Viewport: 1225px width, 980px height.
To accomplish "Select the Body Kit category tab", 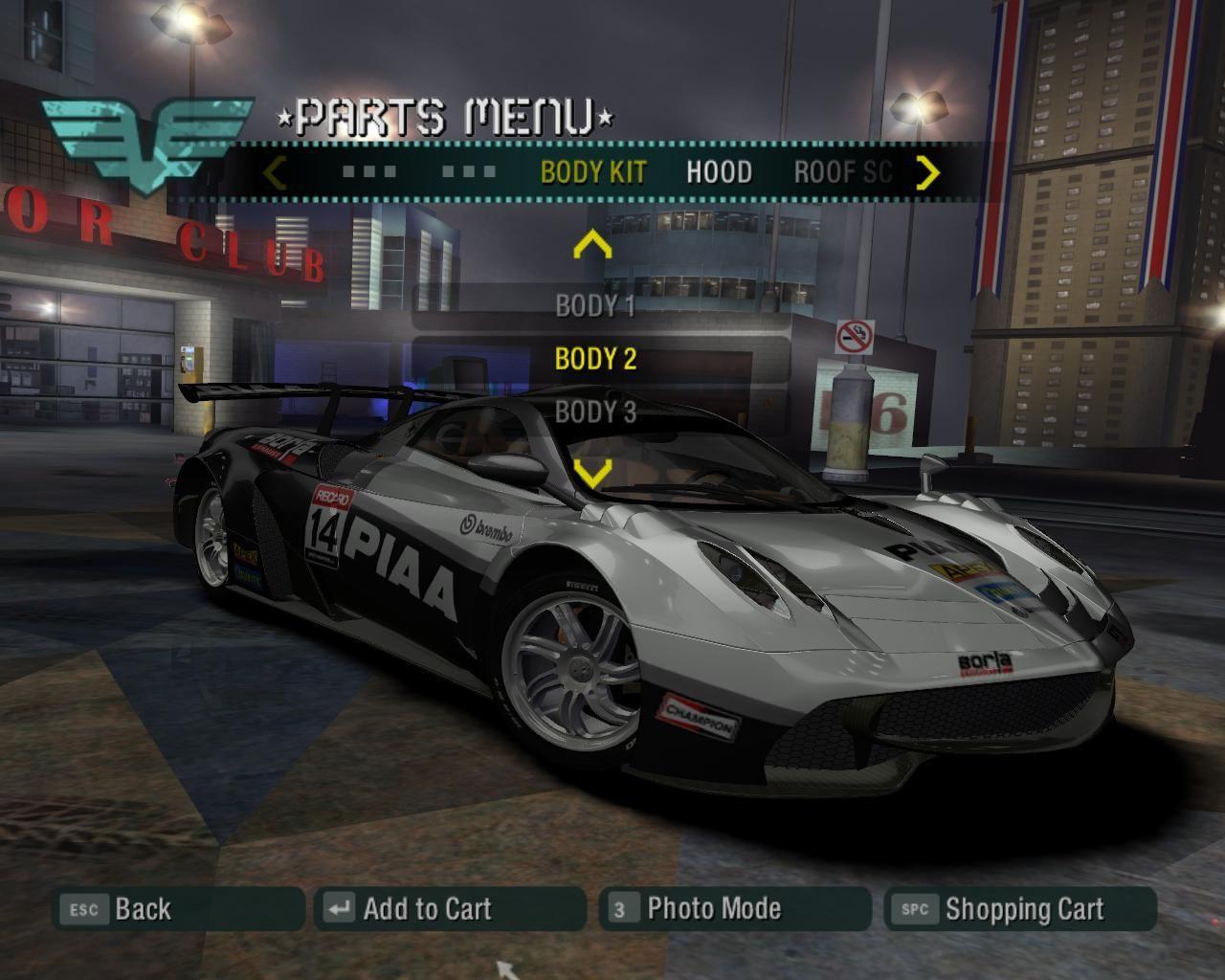I will pos(593,172).
